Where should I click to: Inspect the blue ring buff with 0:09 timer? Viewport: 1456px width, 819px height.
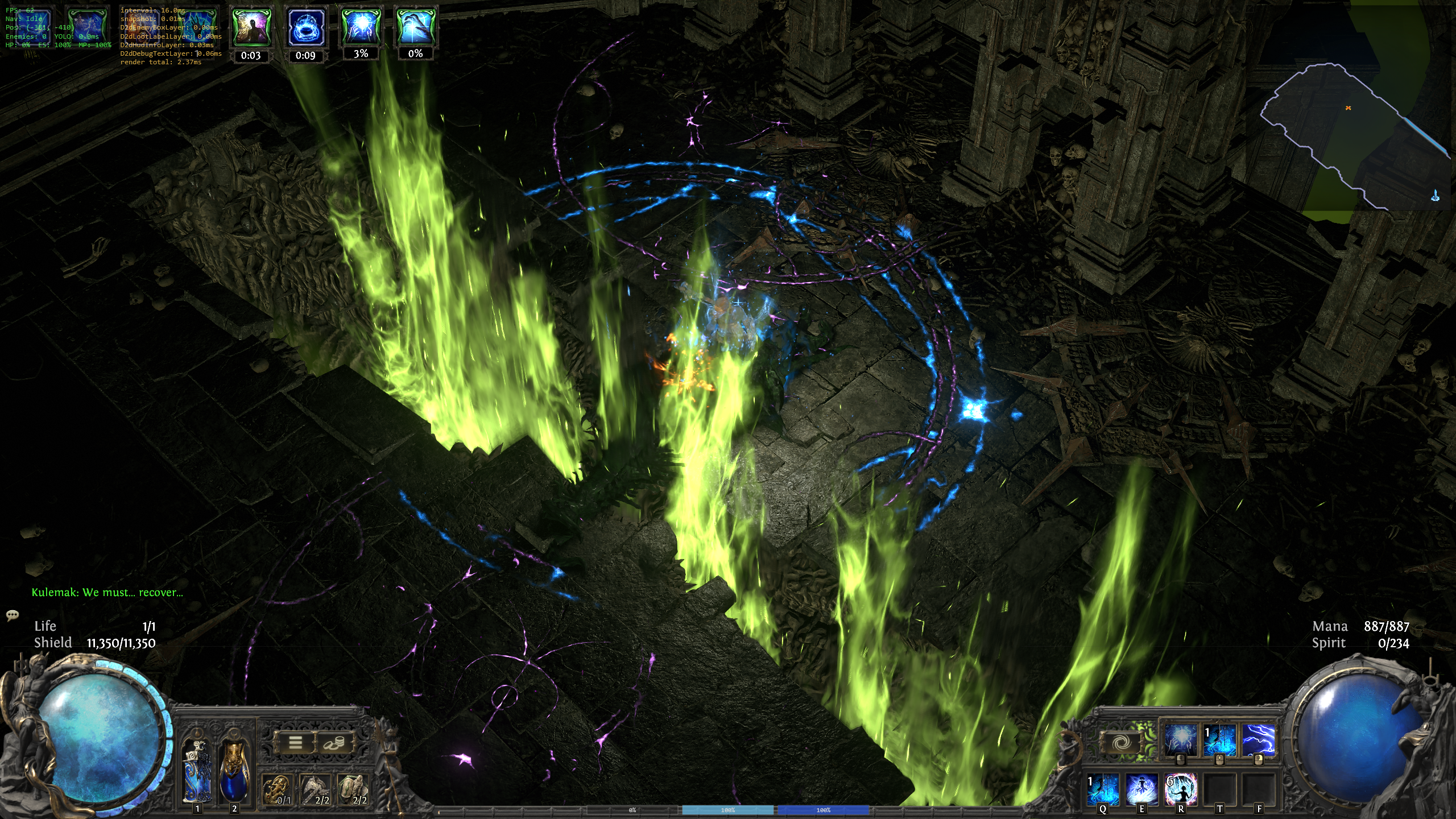pos(305,27)
